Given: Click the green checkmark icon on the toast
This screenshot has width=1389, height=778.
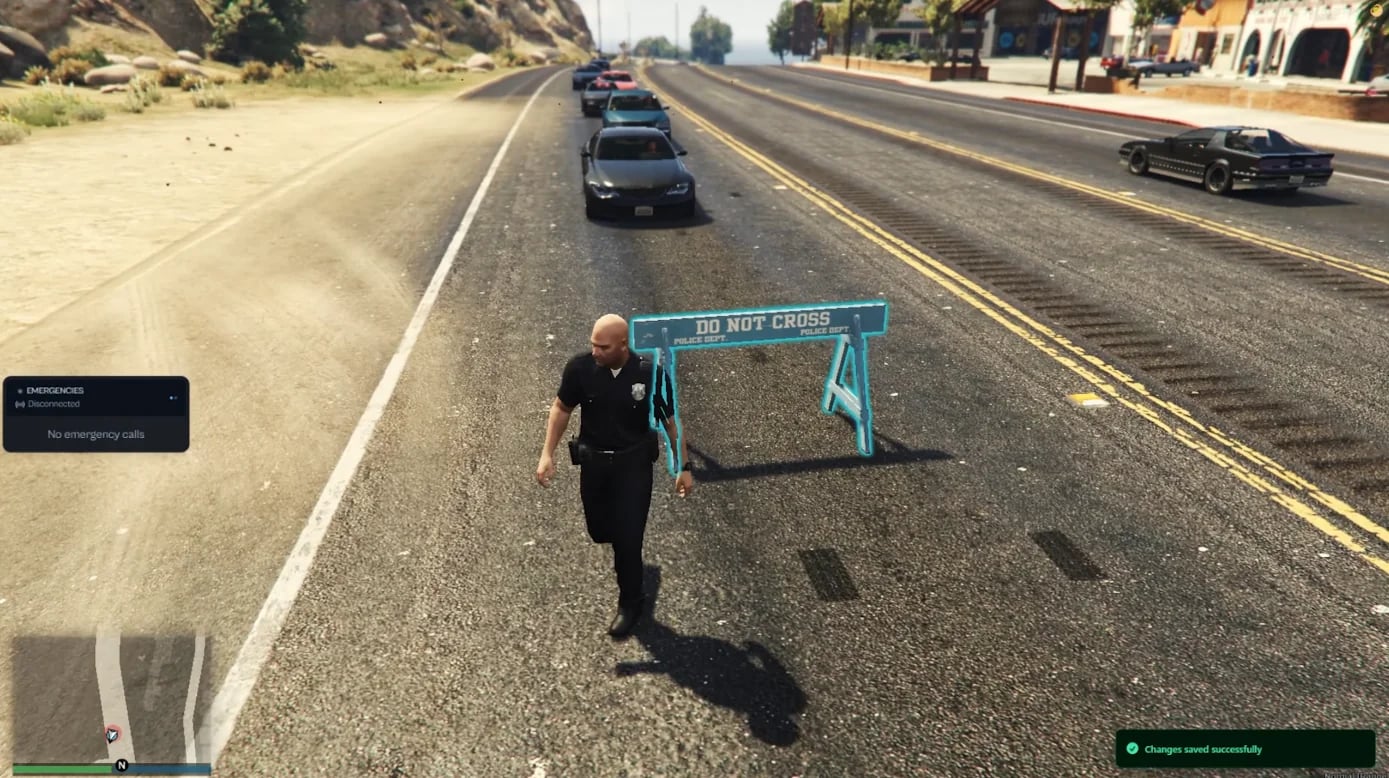Looking at the screenshot, I should 1132,749.
